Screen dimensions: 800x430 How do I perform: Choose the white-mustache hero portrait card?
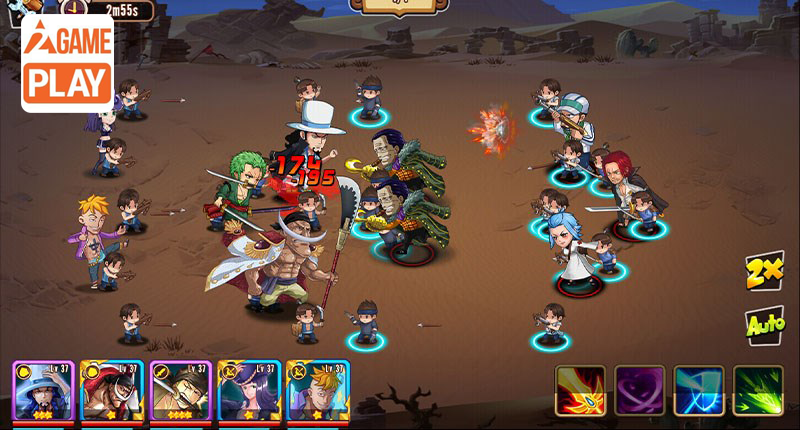pos(112,391)
